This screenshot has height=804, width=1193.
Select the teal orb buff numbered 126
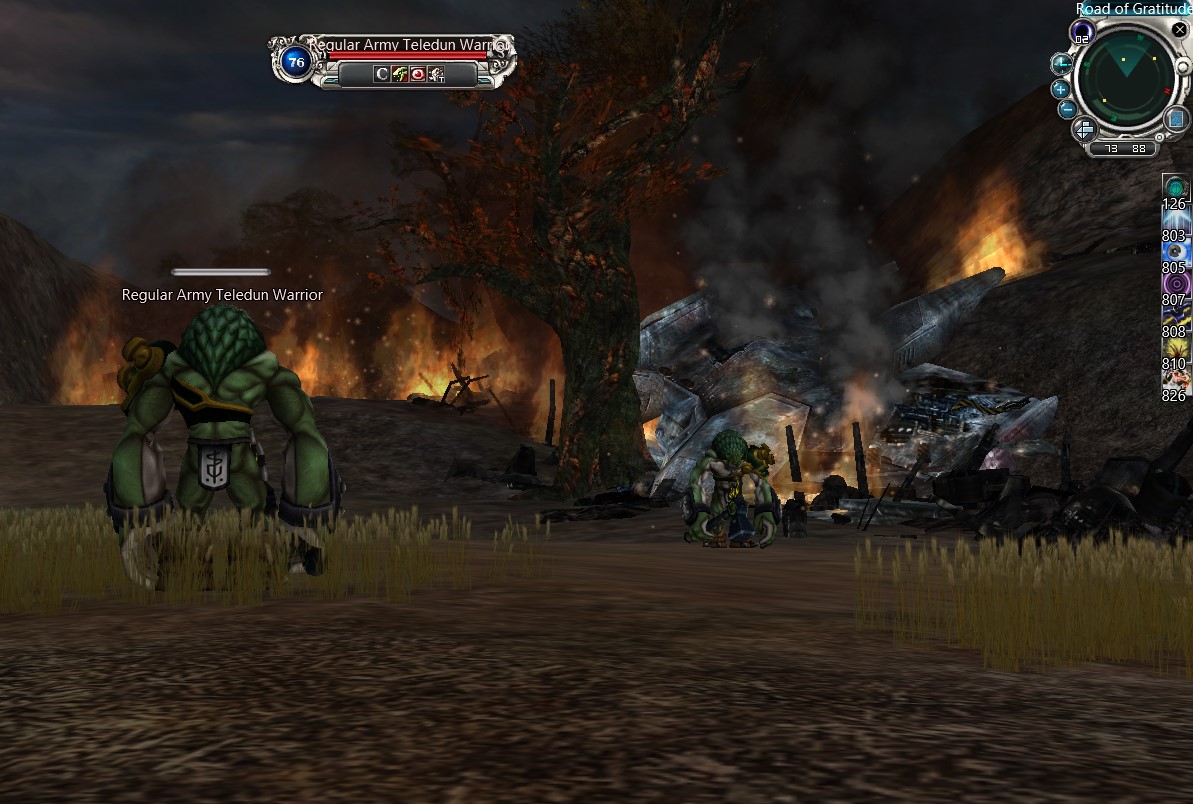click(x=1175, y=187)
